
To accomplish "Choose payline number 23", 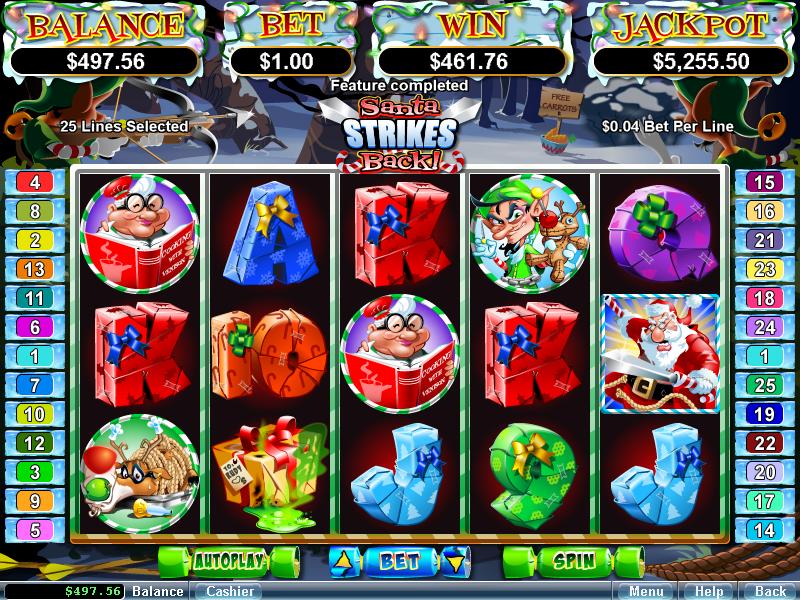I will [764, 269].
